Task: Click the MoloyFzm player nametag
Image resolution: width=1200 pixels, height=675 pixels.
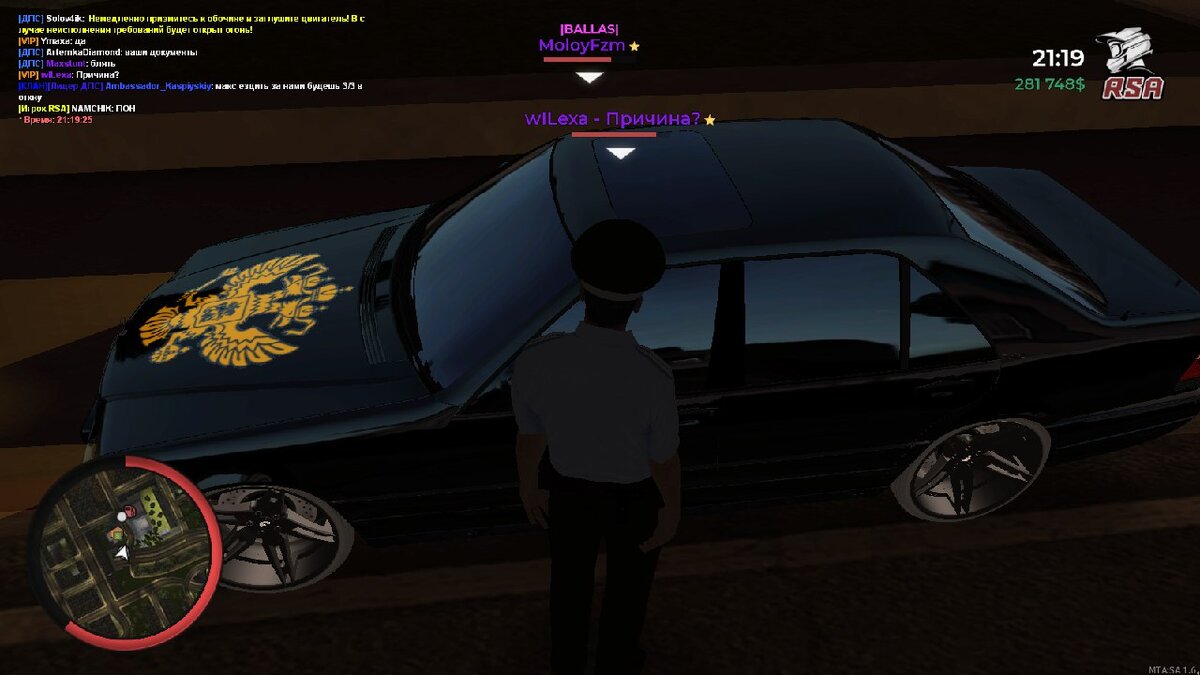Action: (x=582, y=46)
